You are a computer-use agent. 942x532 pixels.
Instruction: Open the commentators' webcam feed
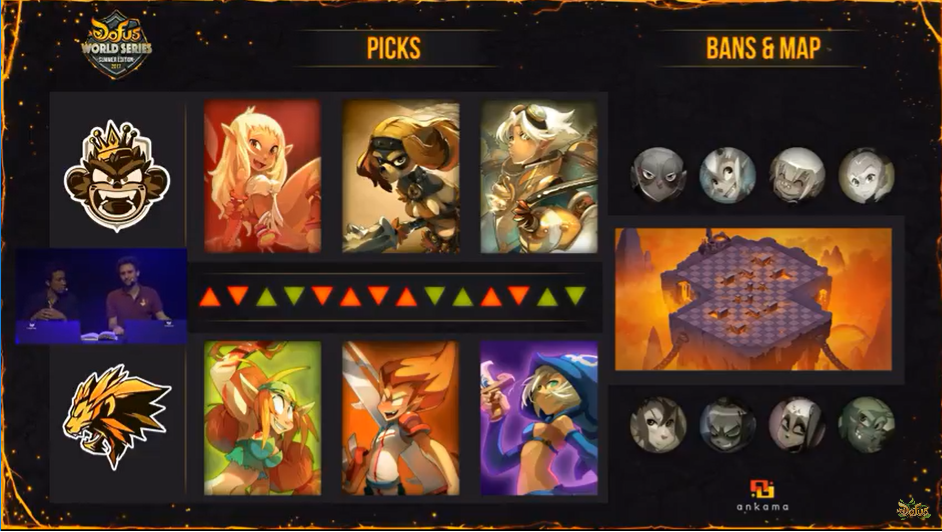coord(101,296)
